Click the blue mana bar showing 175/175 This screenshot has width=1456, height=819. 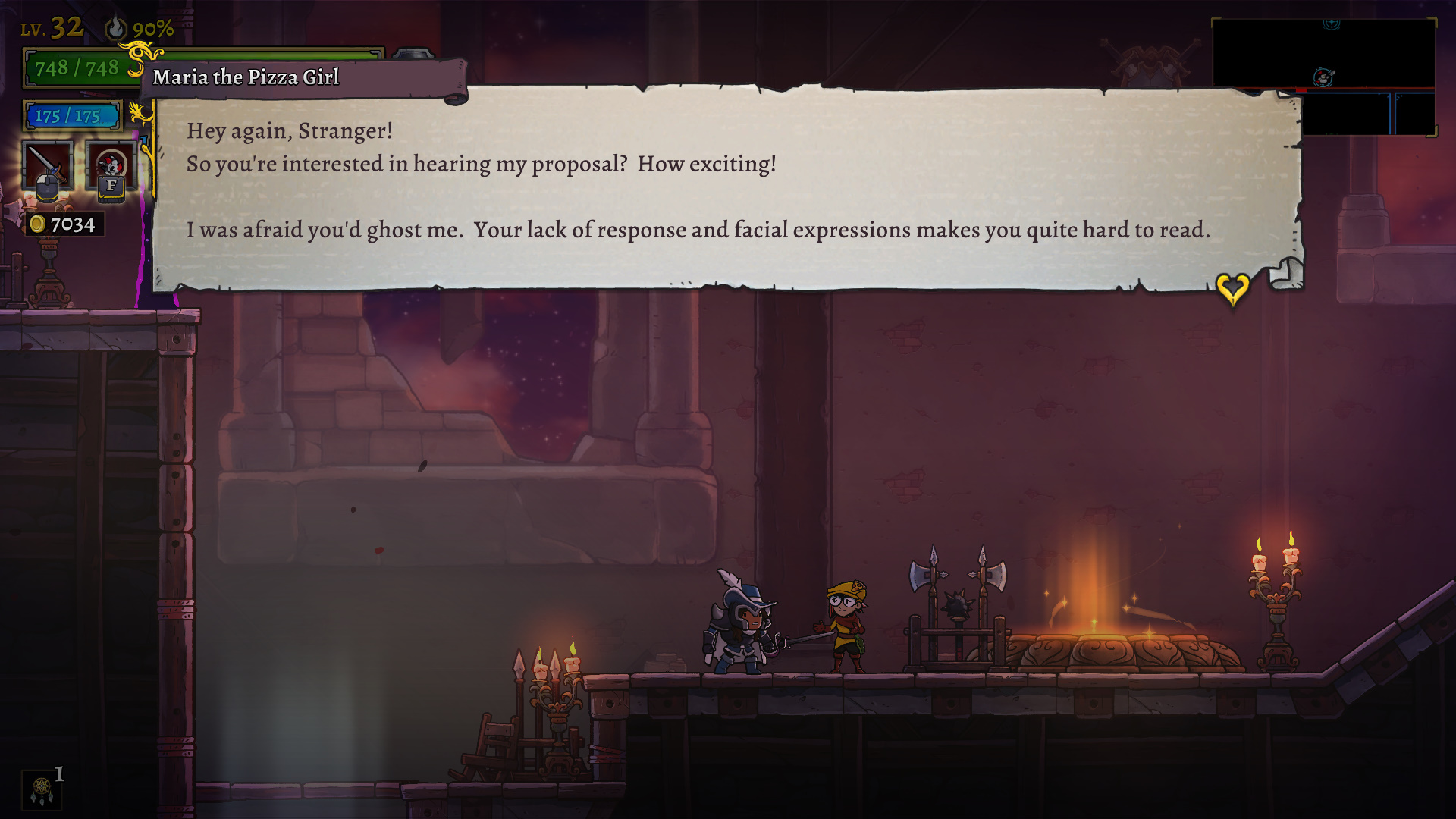[x=72, y=115]
